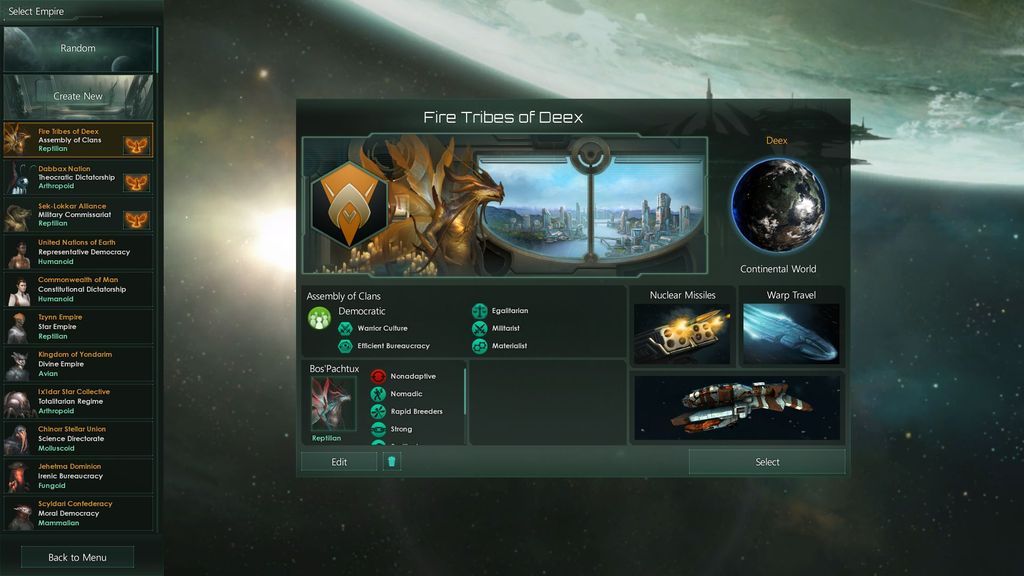Open Create New empire
The image size is (1024, 576).
point(78,96)
